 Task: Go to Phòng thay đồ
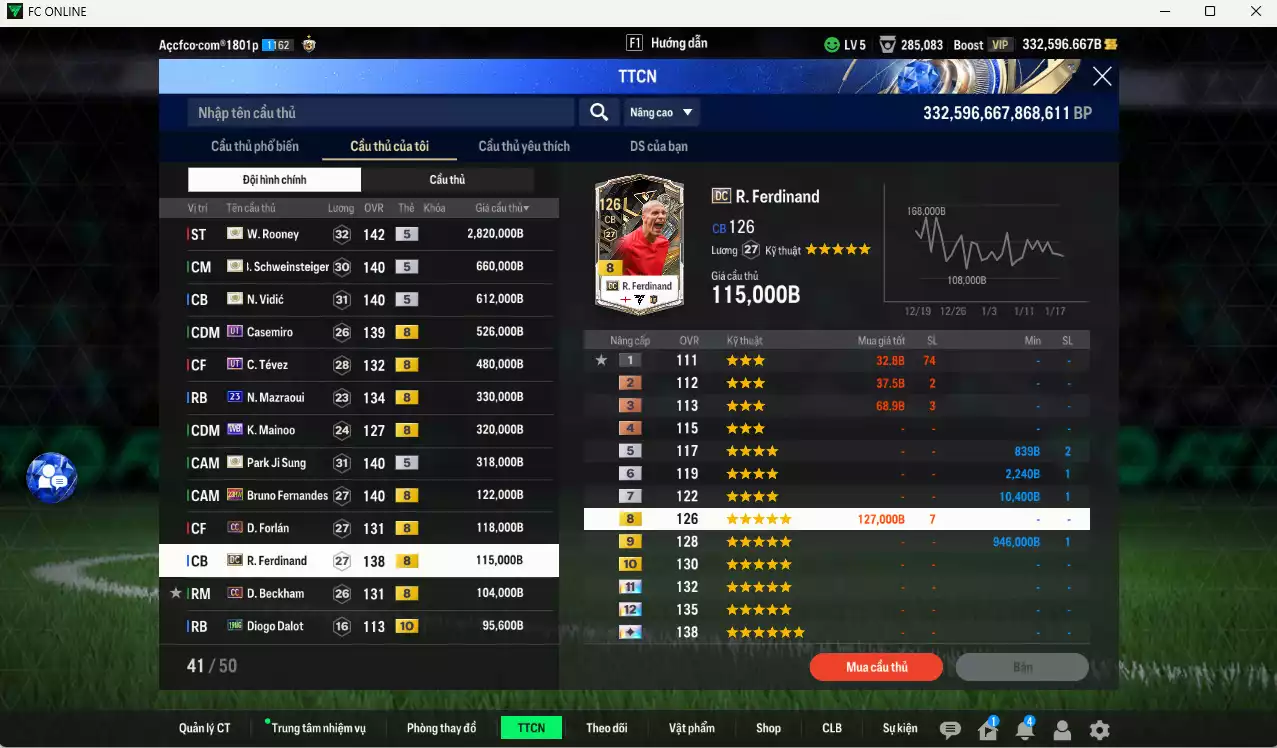pos(441,728)
